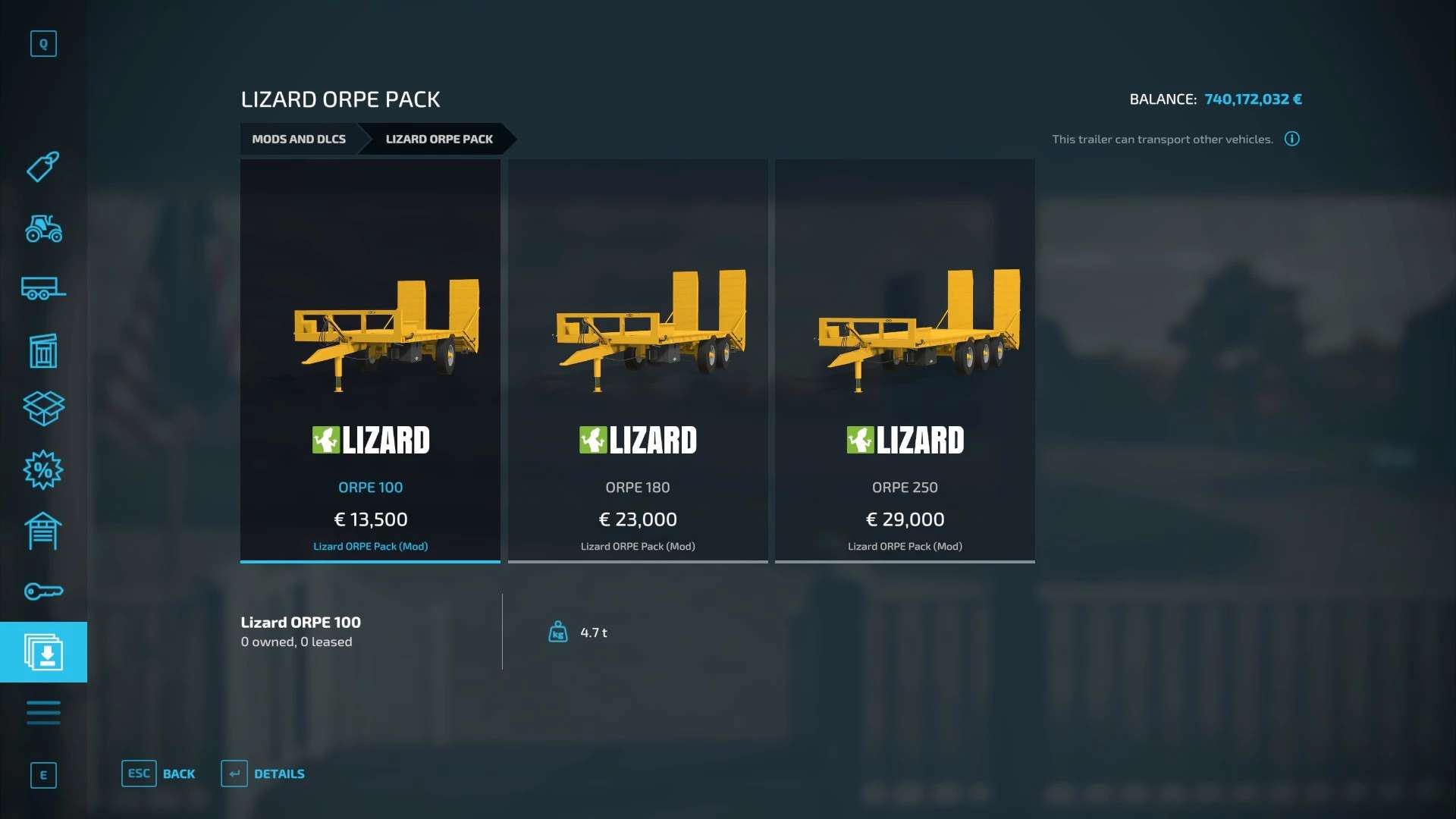Open the key leased items category
Screen dimensions: 1456x819
click(x=43, y=591)
